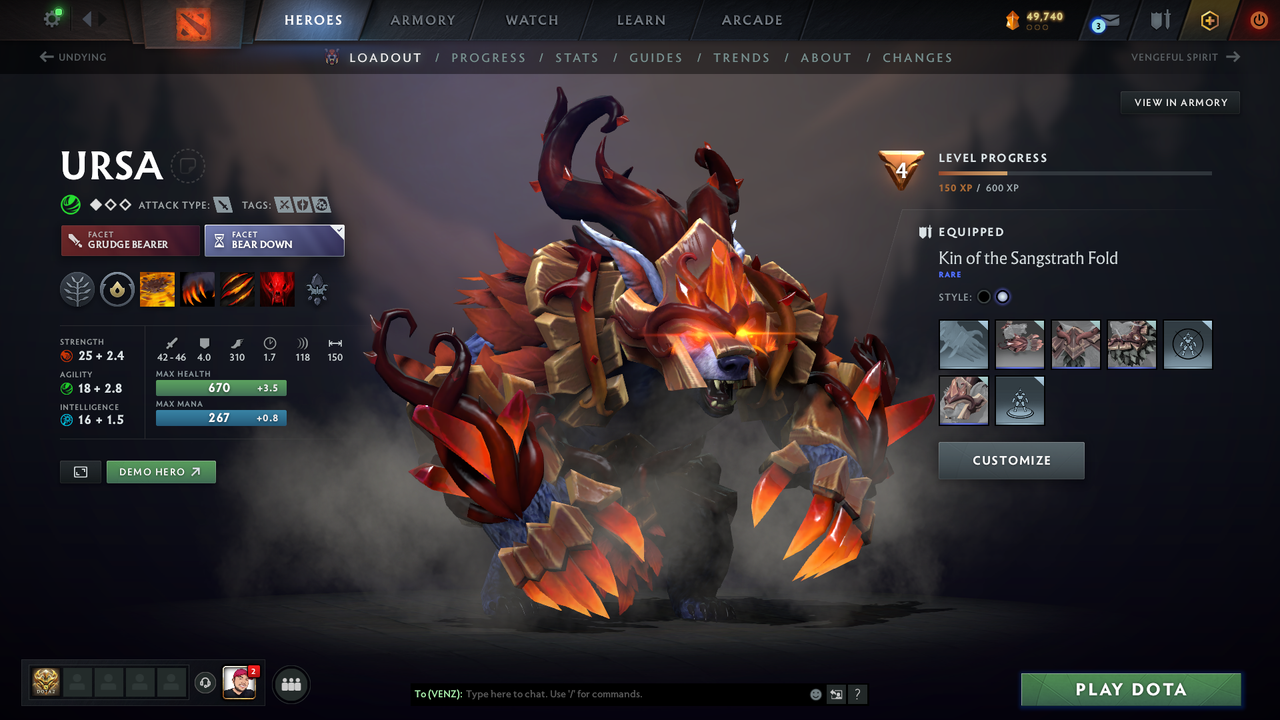
Task: Click the Aghanim's Shard upgrade icon
Action: (317, 289)
